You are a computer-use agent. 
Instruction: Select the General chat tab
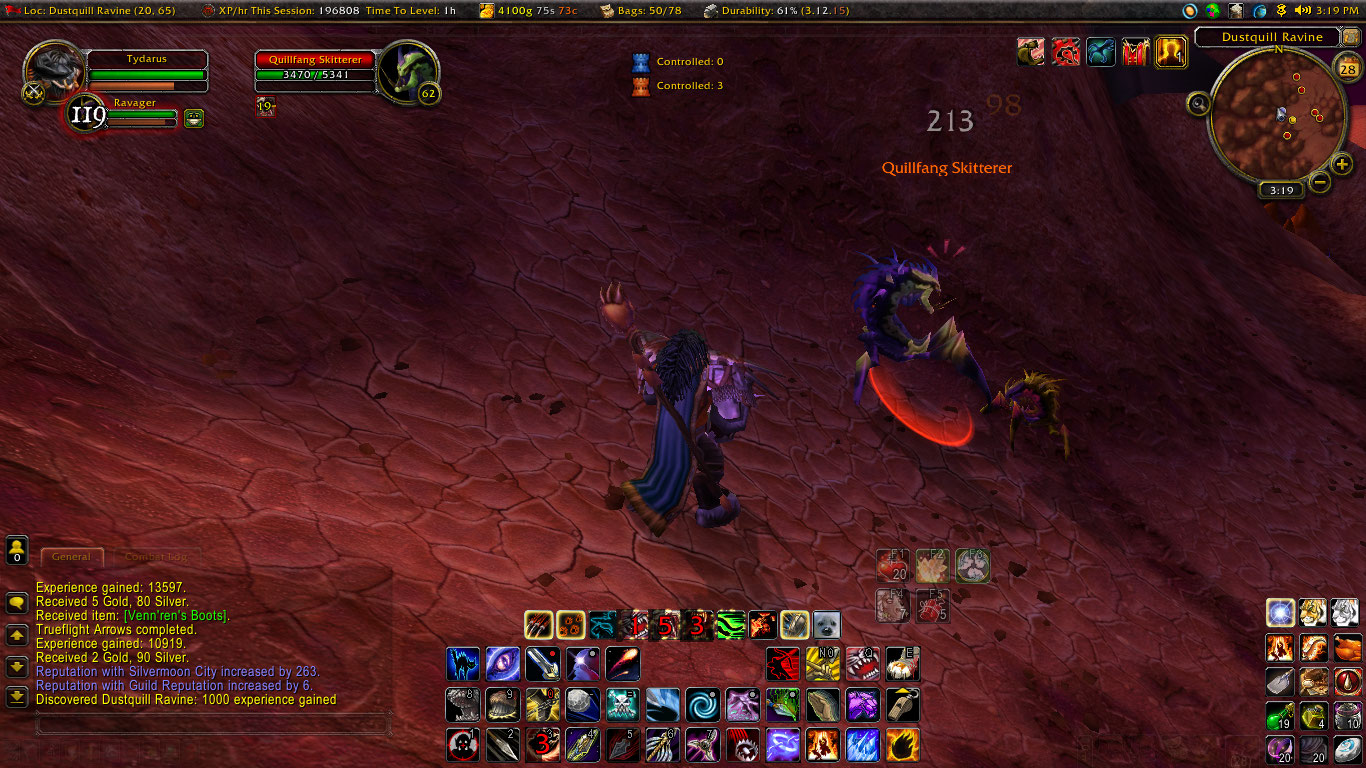[x=71, y=556]
